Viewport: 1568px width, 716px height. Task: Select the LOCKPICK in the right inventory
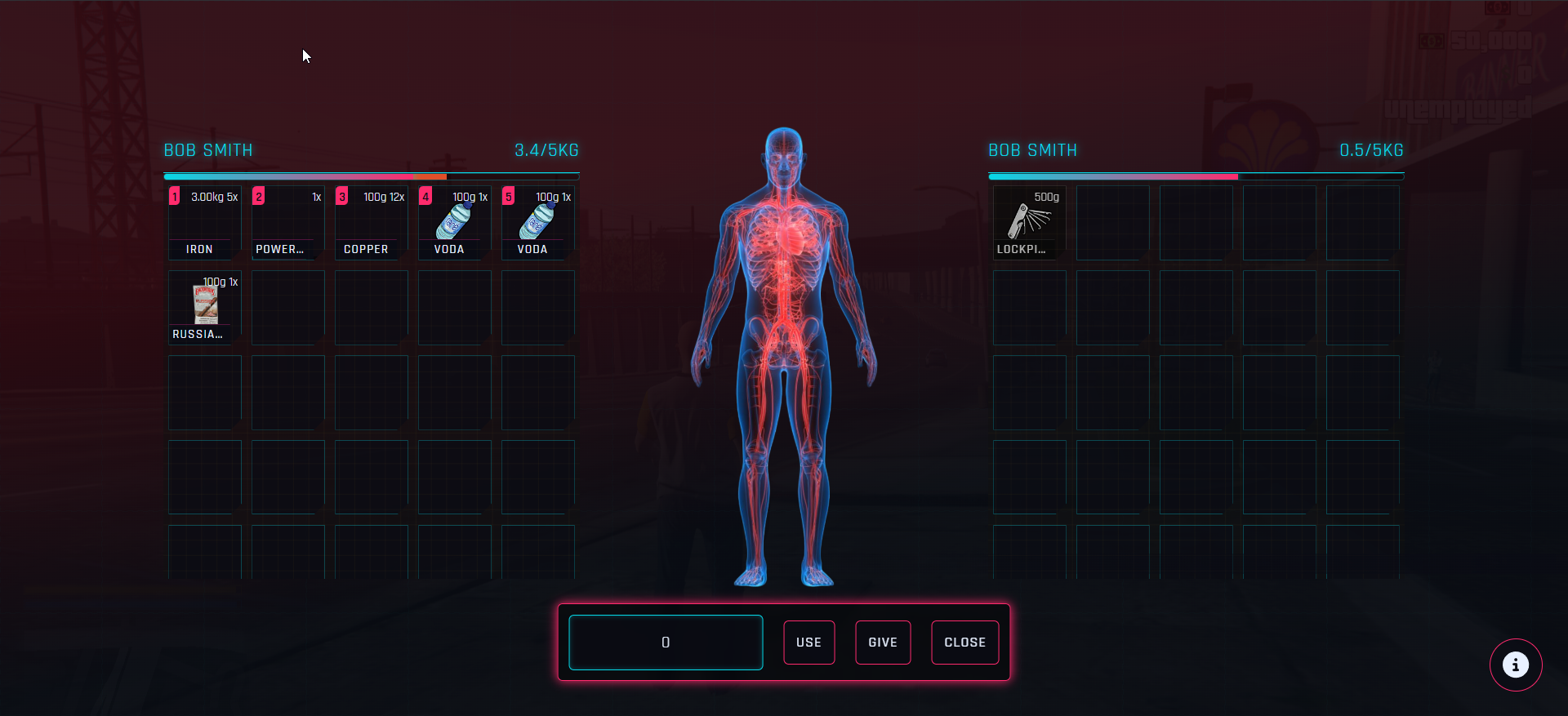[1028, 223]
